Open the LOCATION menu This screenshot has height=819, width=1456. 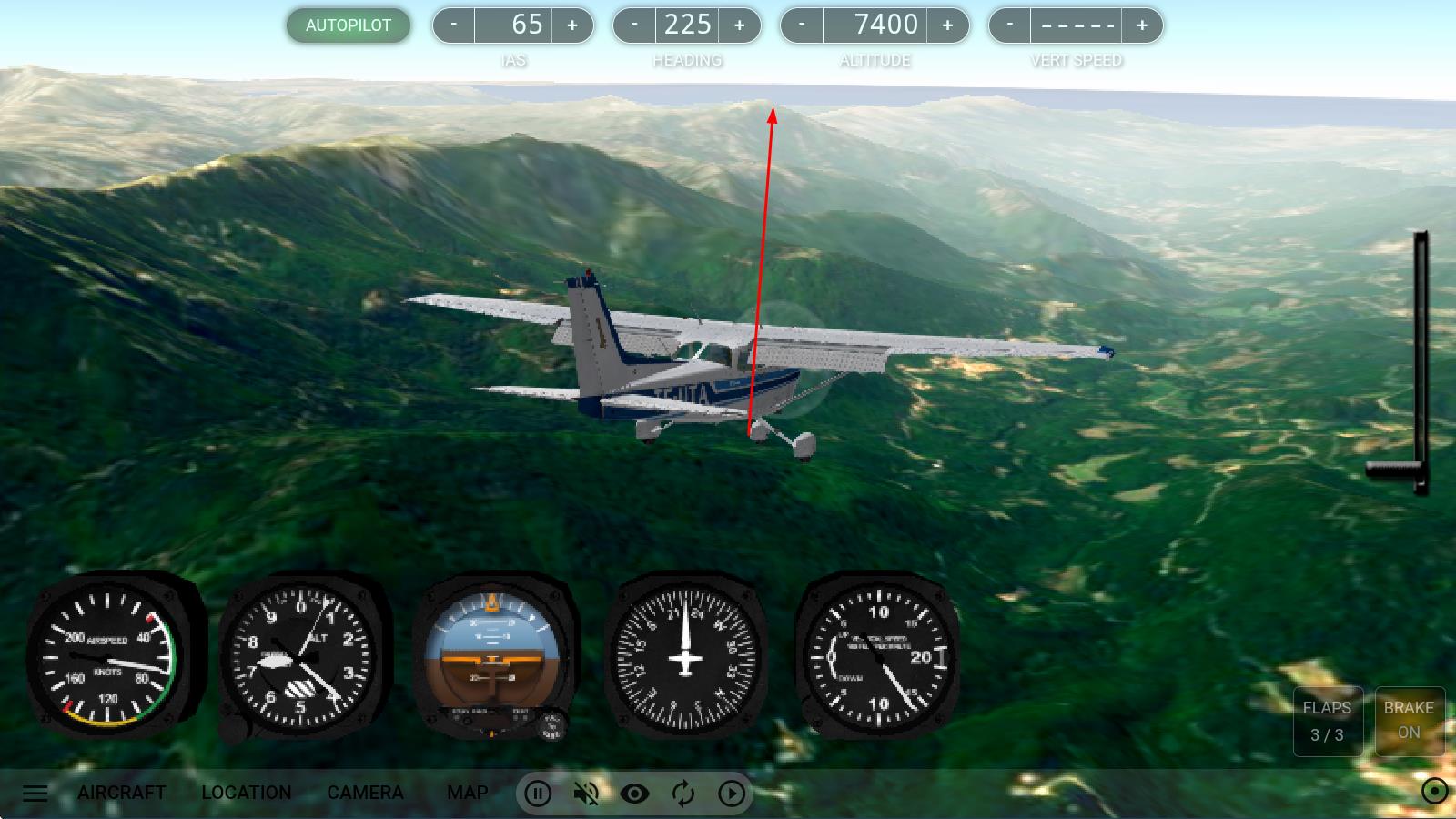point(247,793)
